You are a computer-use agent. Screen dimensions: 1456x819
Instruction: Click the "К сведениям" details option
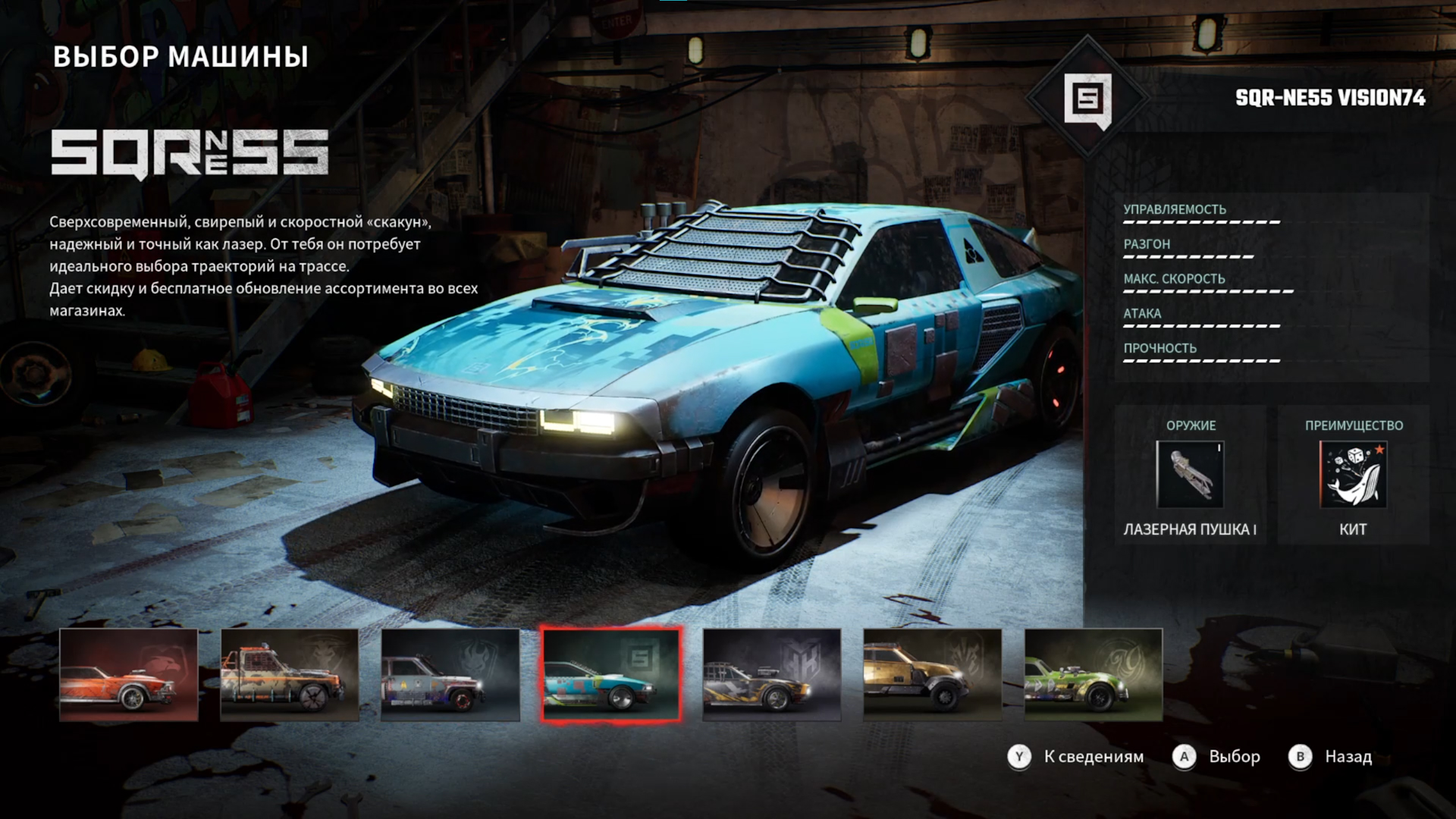(x=1077, y=756)
